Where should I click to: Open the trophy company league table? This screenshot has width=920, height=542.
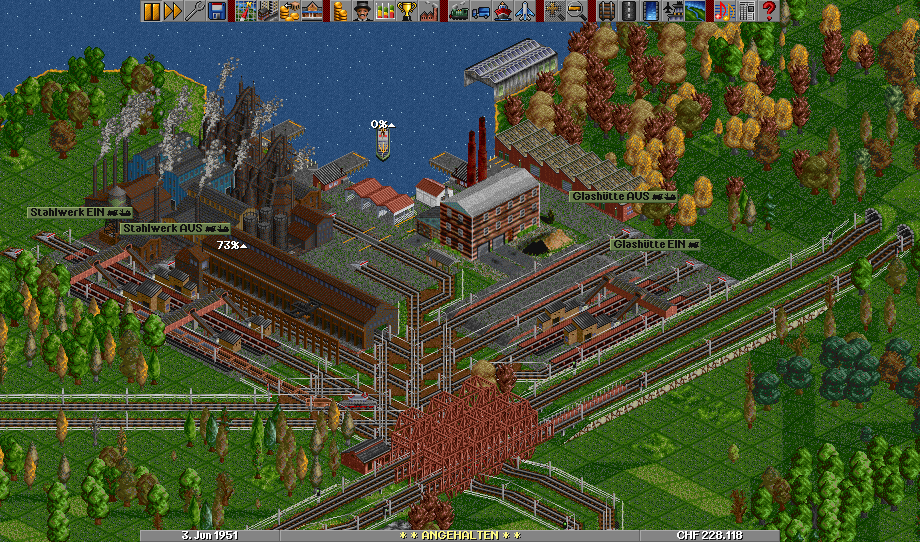tap(407, 11)
